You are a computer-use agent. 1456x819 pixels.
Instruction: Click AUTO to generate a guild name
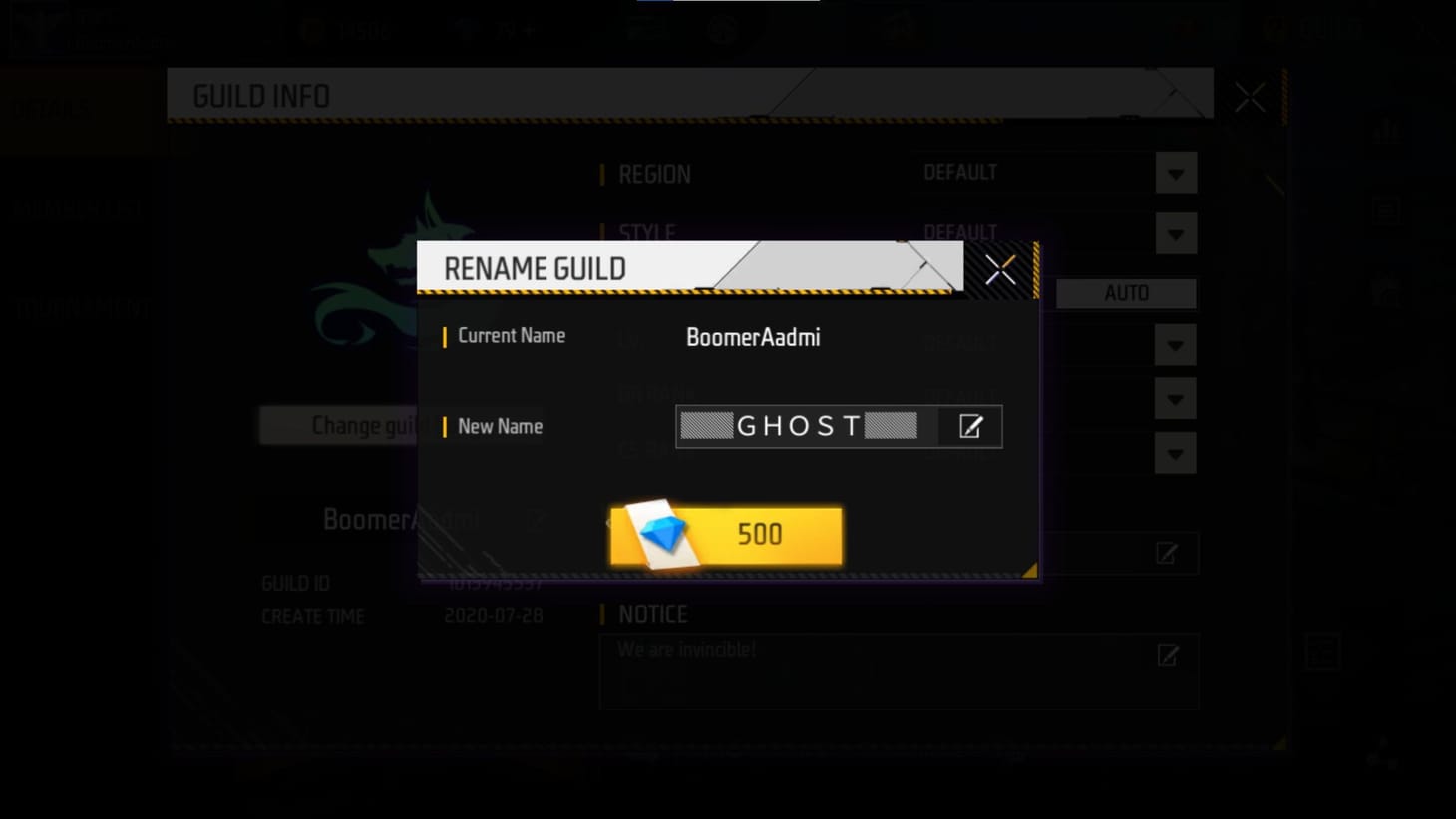pyautogui.click(x=1126, y=292)
